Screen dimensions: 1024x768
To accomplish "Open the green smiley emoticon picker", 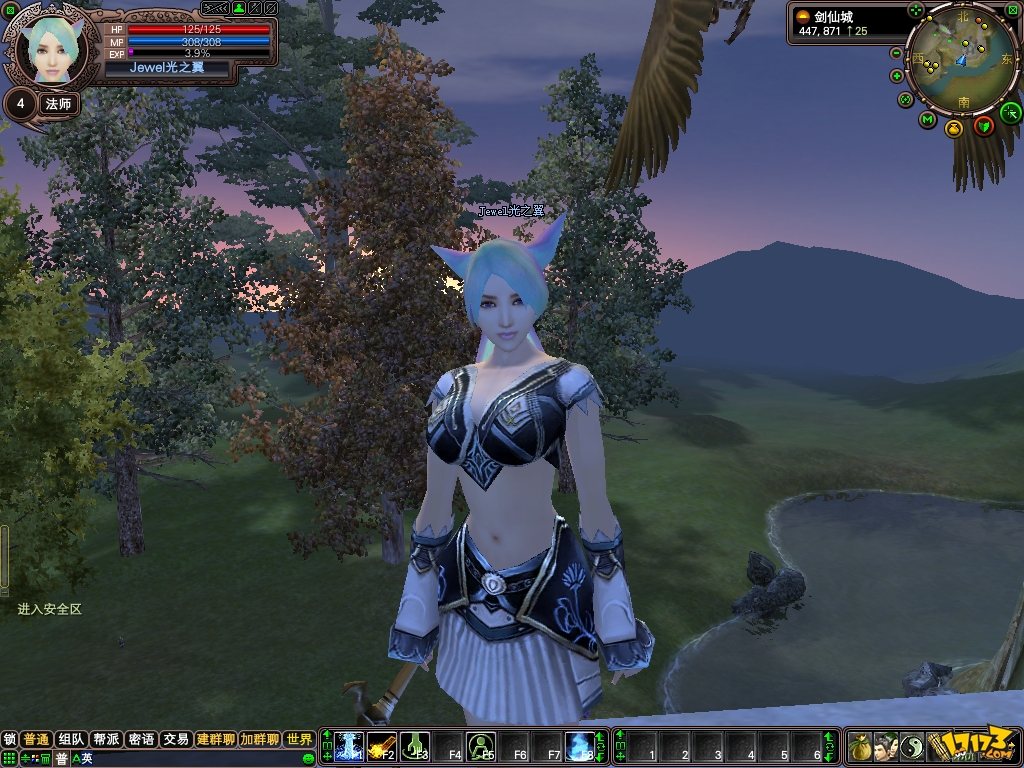I will (309, 759).
